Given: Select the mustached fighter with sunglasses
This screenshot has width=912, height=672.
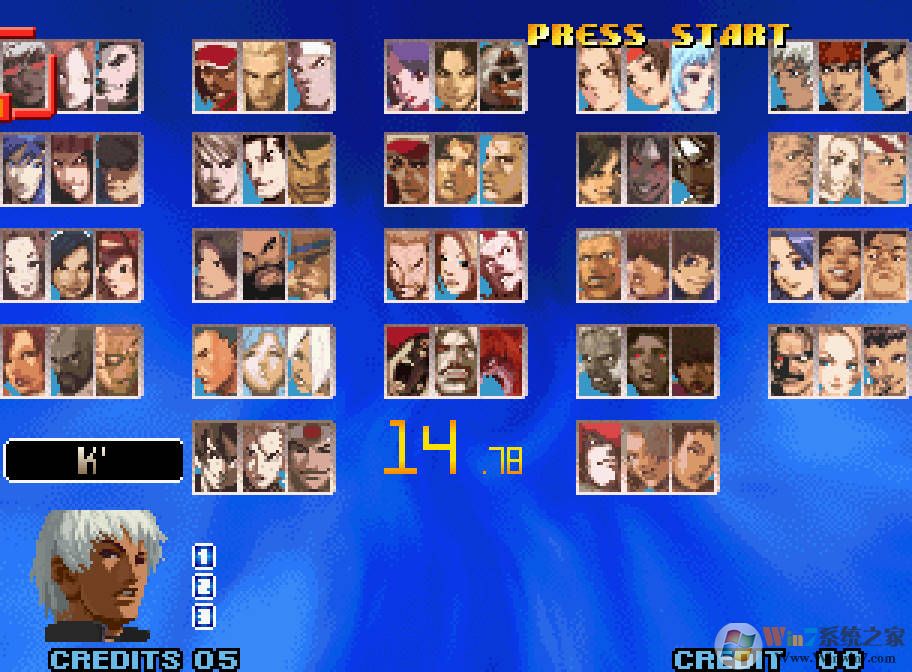Looking at the screenshot, I should click(790, 360).
